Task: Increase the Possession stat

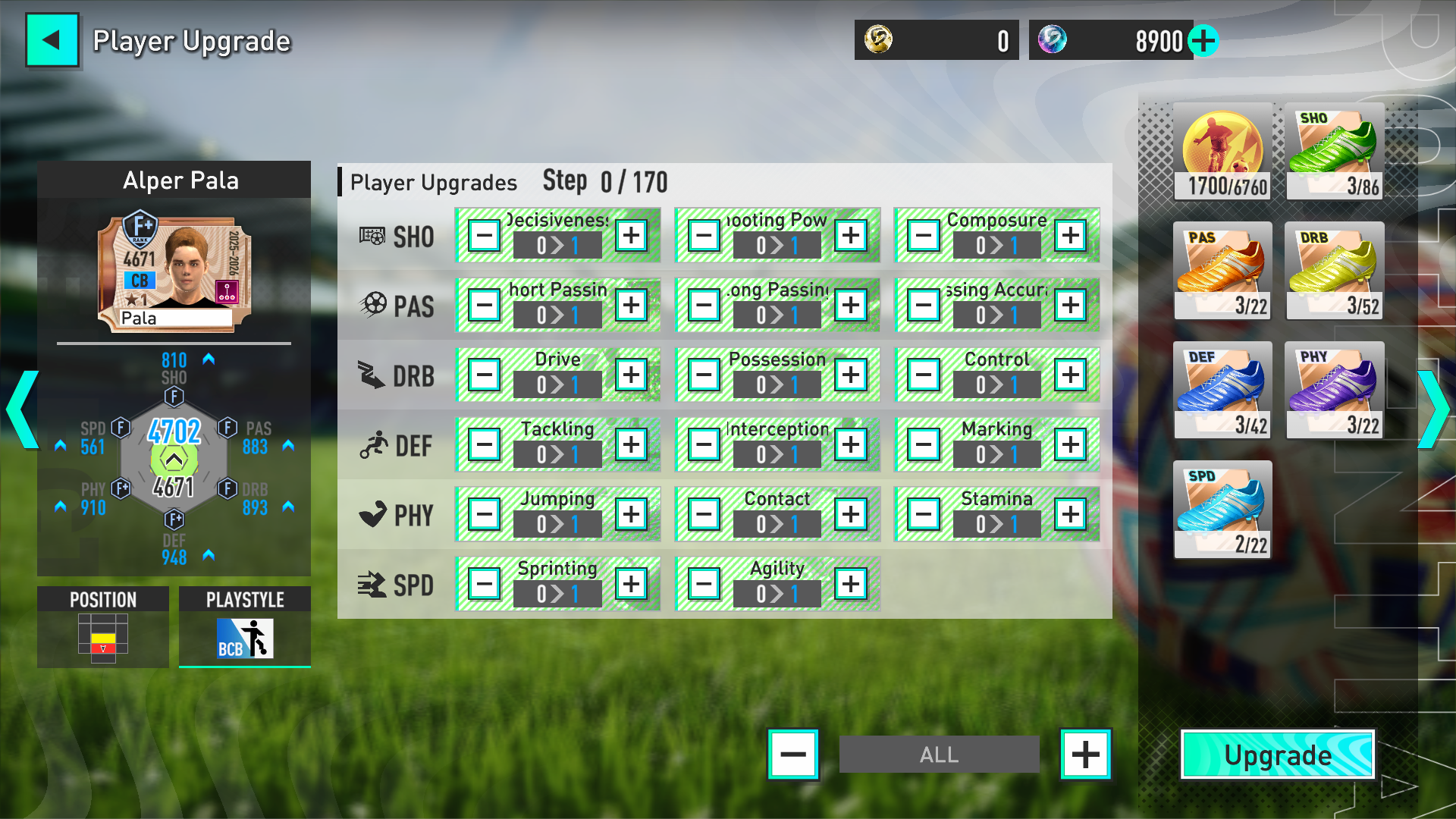Action: coord(850,375)
